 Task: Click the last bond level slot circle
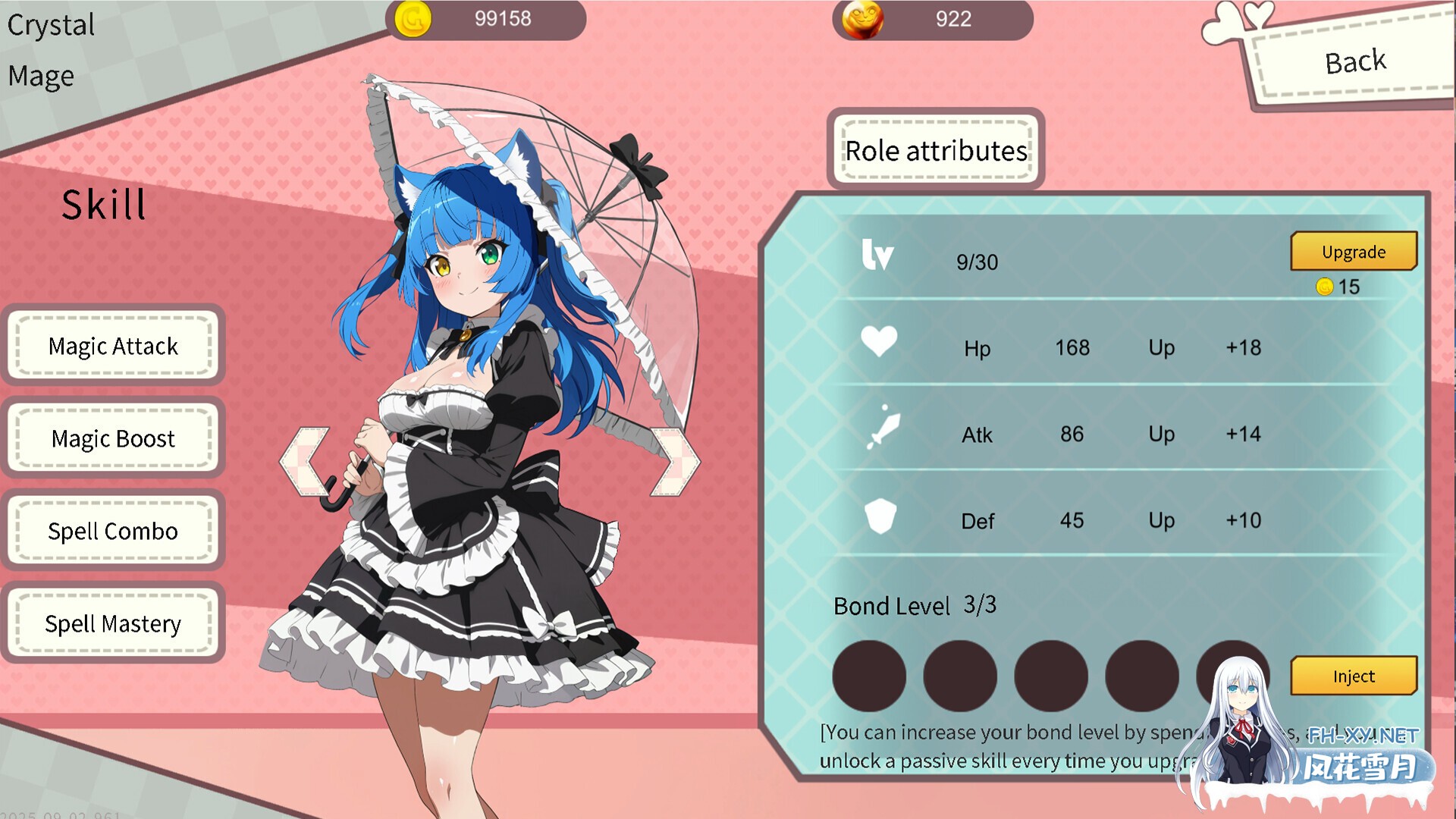click(x=1232, y=677)
